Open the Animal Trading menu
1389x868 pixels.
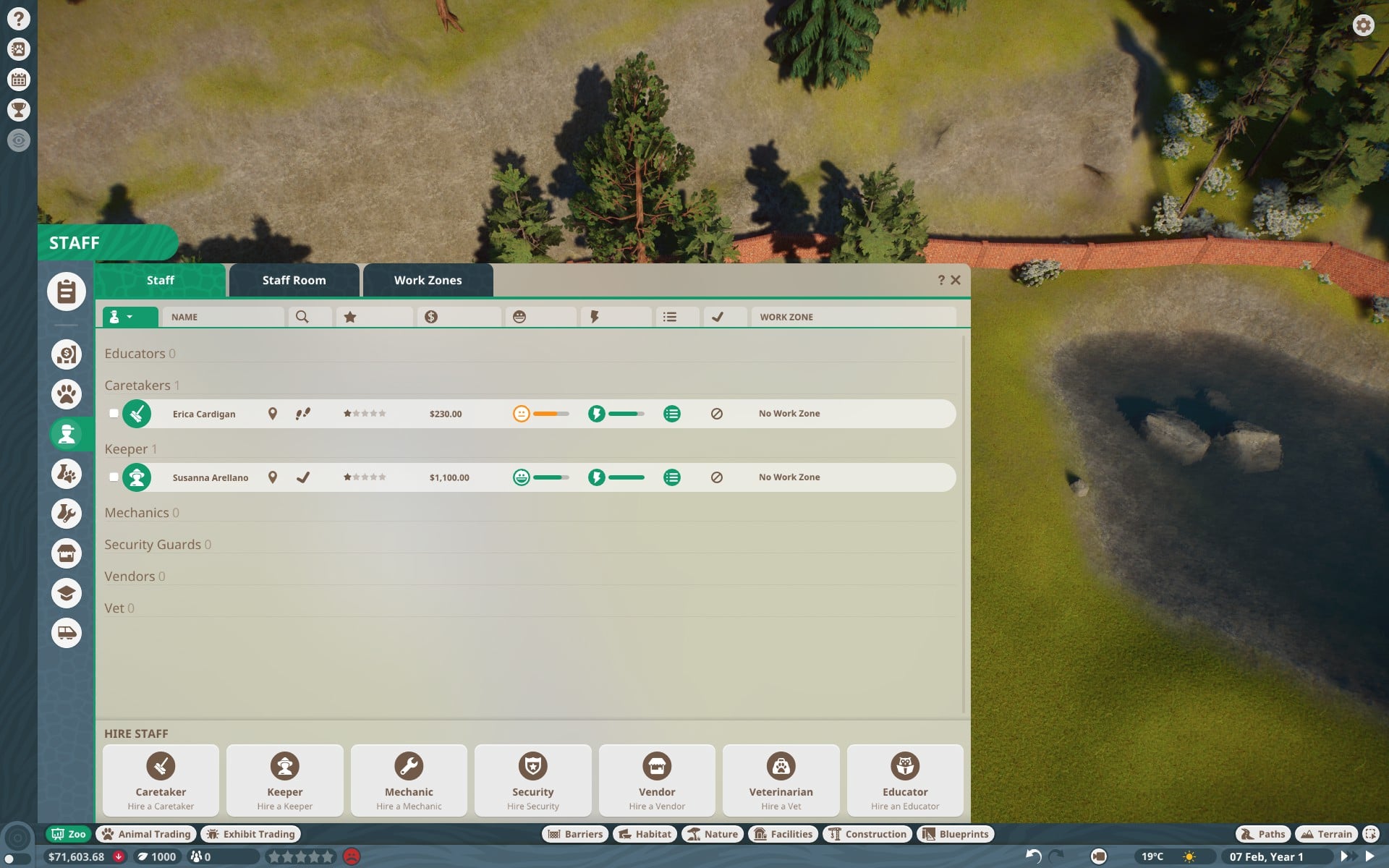tap(147, 834)
